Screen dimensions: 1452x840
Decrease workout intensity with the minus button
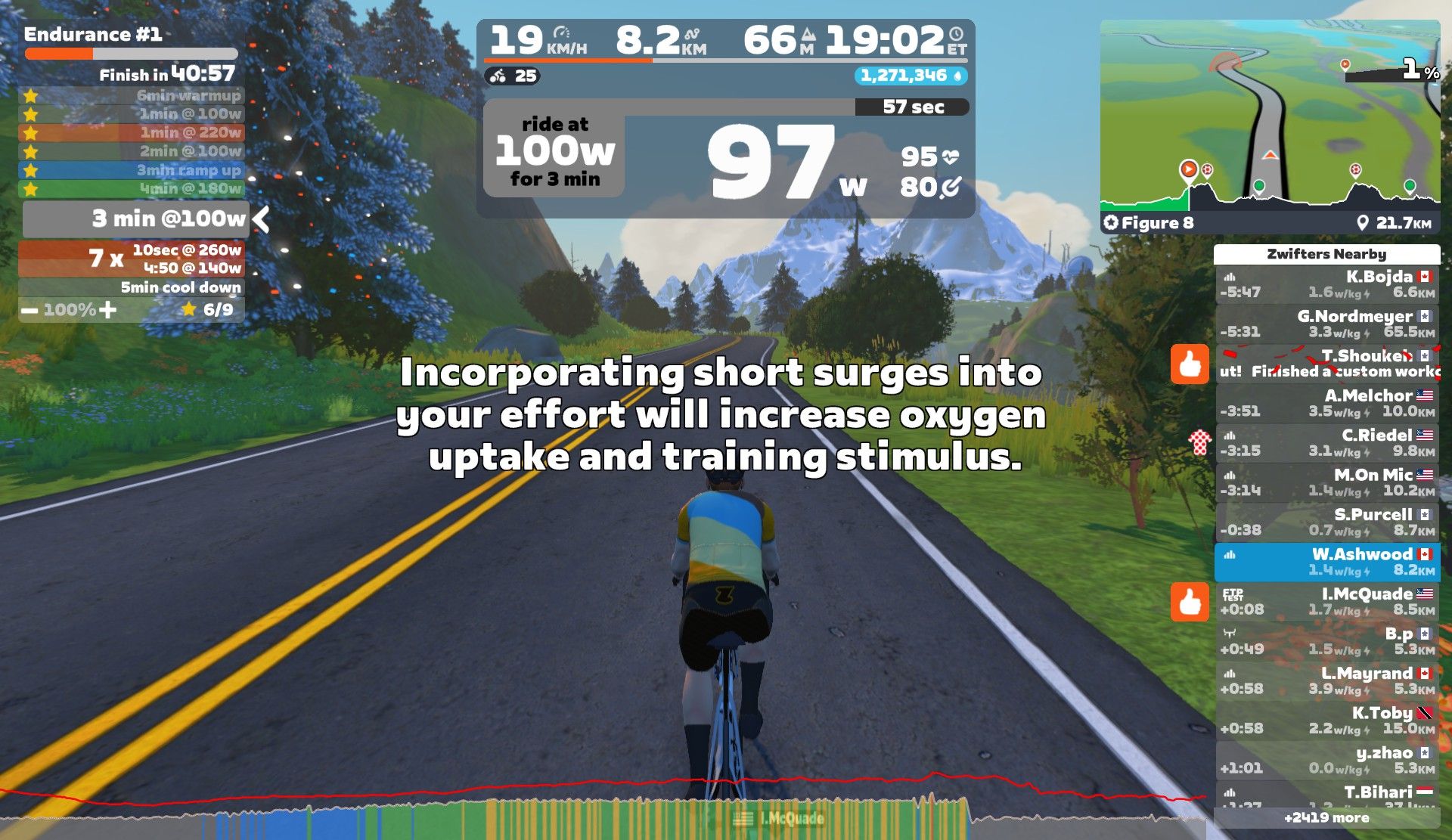[x=29, y=310]
